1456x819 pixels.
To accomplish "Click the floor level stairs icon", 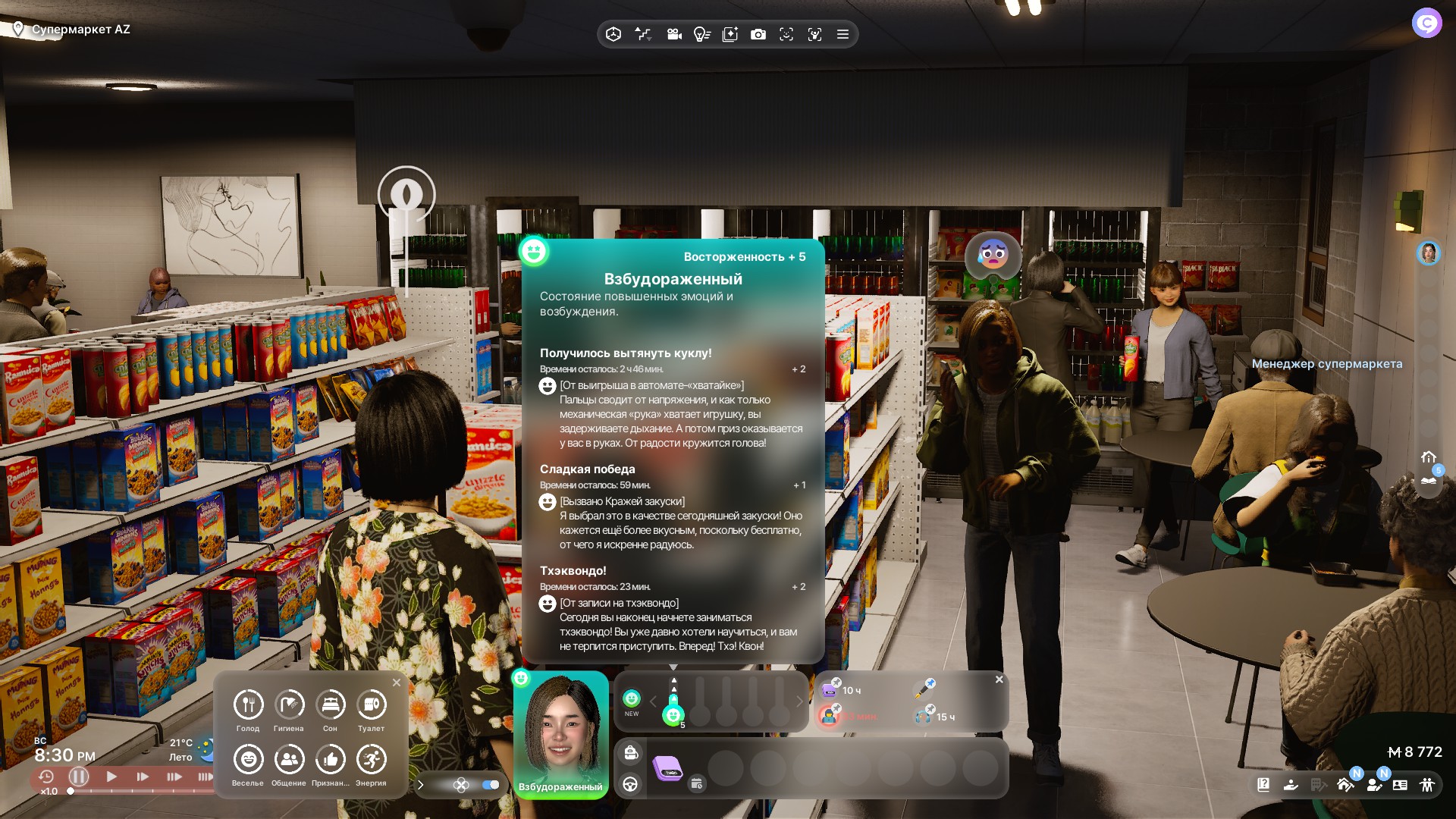I will point(643,34).
